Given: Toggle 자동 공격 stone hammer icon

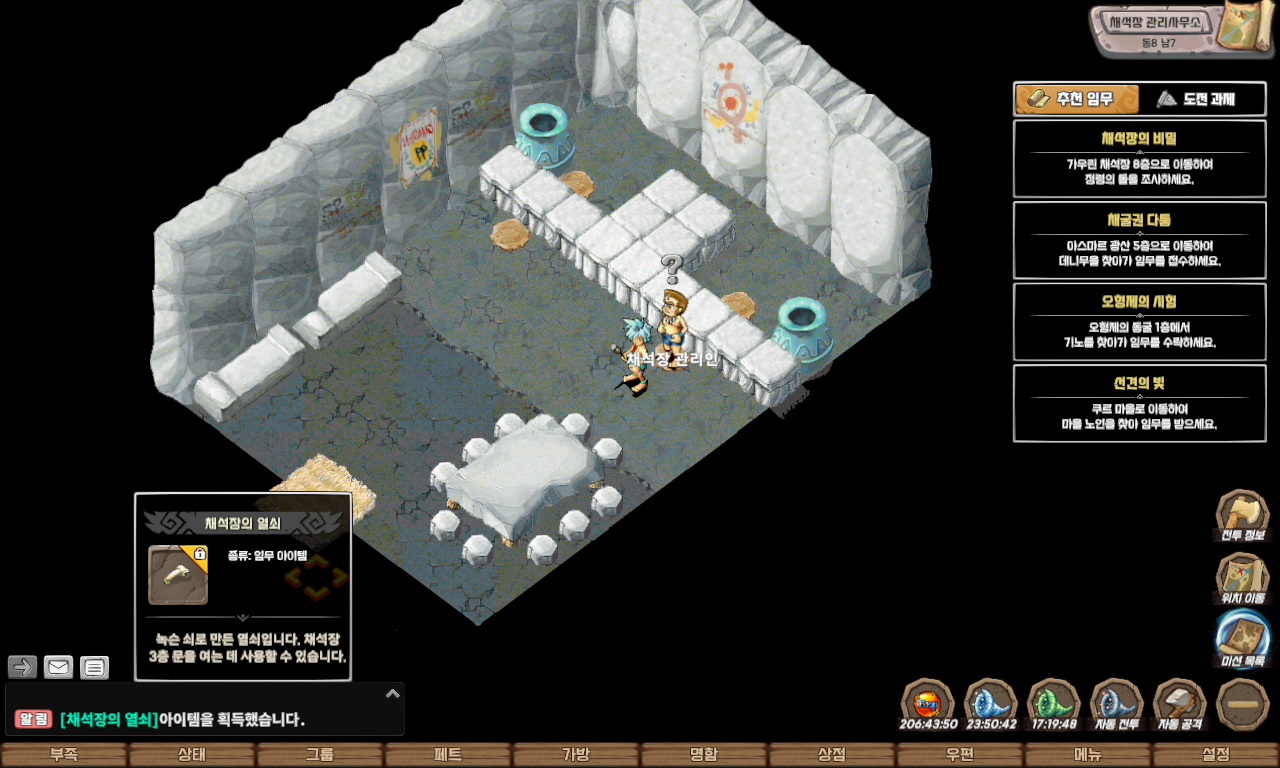Looking at the screenshot, I should pos(1180,703).
